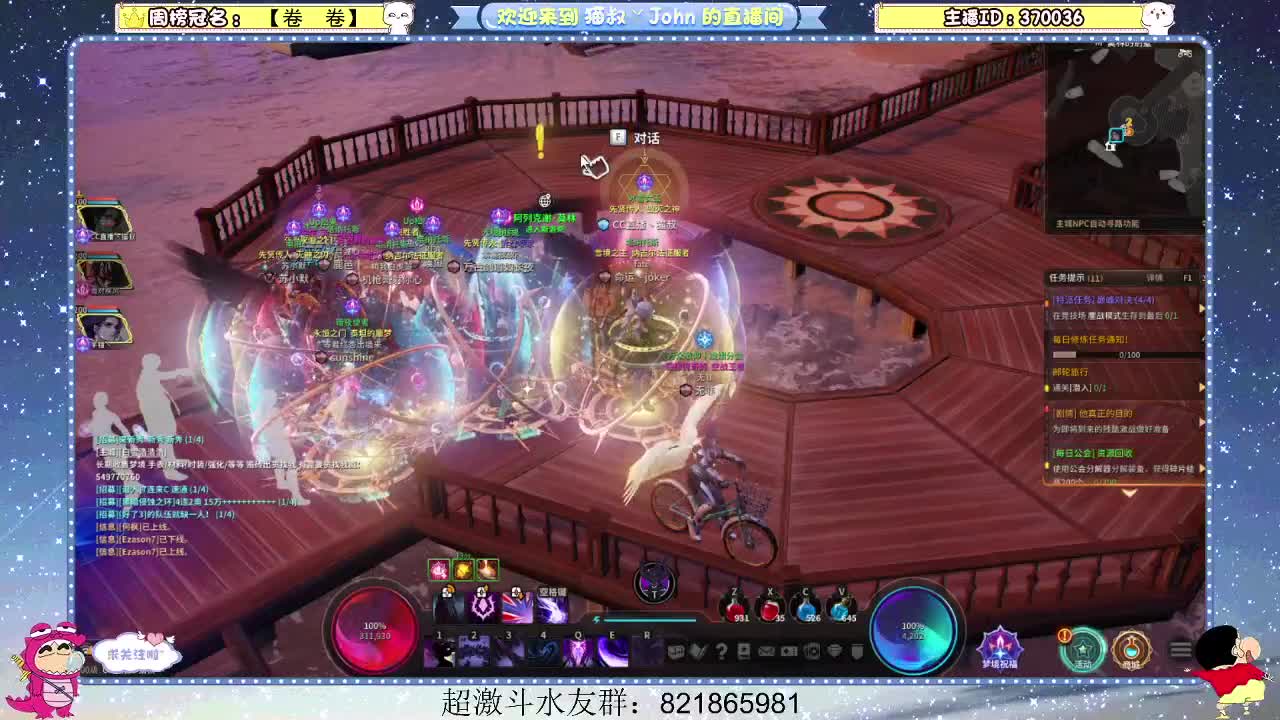This screenshot has height=720, width=1280.
Task: Cast the skill assigned to the Q slot
Action: [579, 650]
